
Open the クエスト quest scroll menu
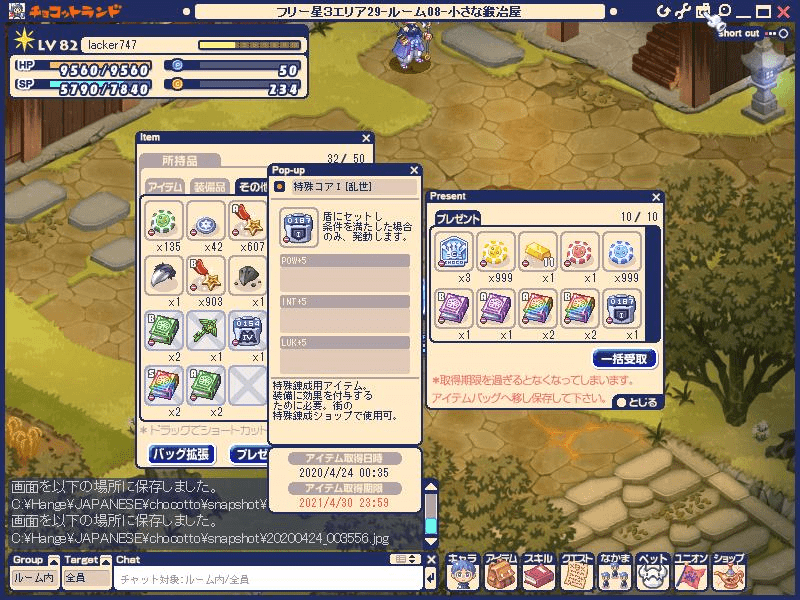coord(577,573)
